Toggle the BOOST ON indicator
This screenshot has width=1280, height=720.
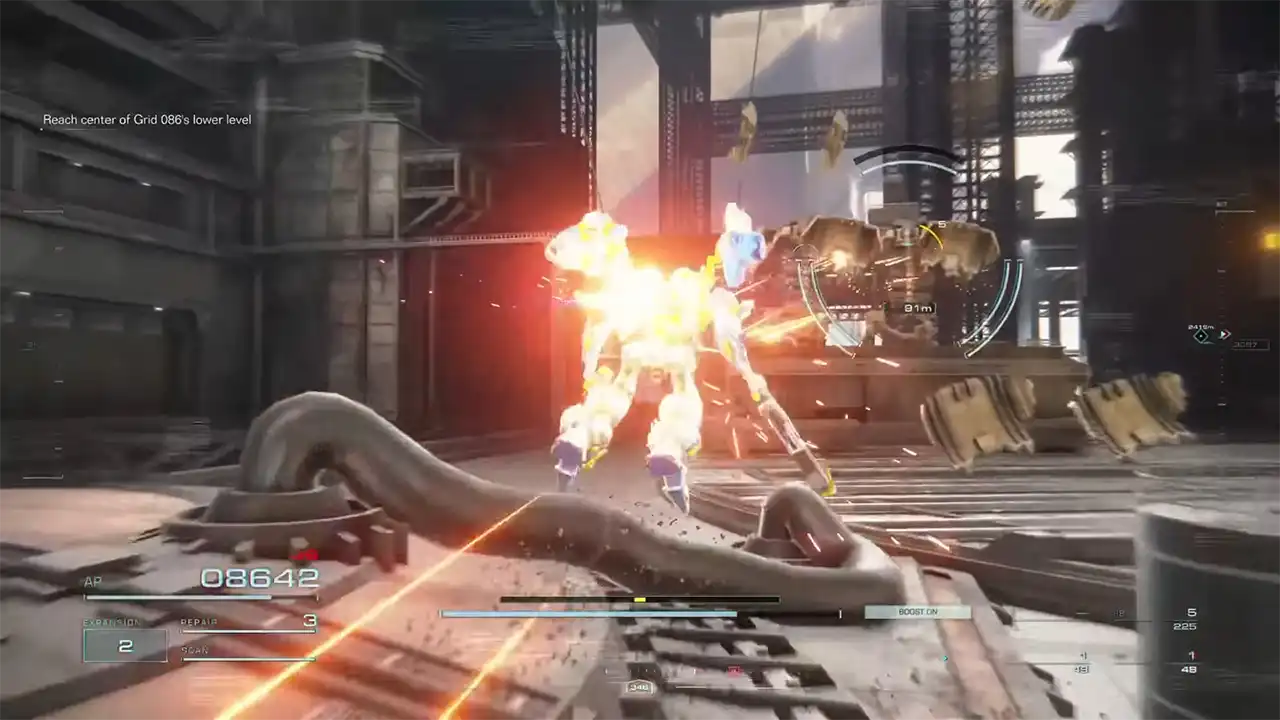(x=917, y=612)
